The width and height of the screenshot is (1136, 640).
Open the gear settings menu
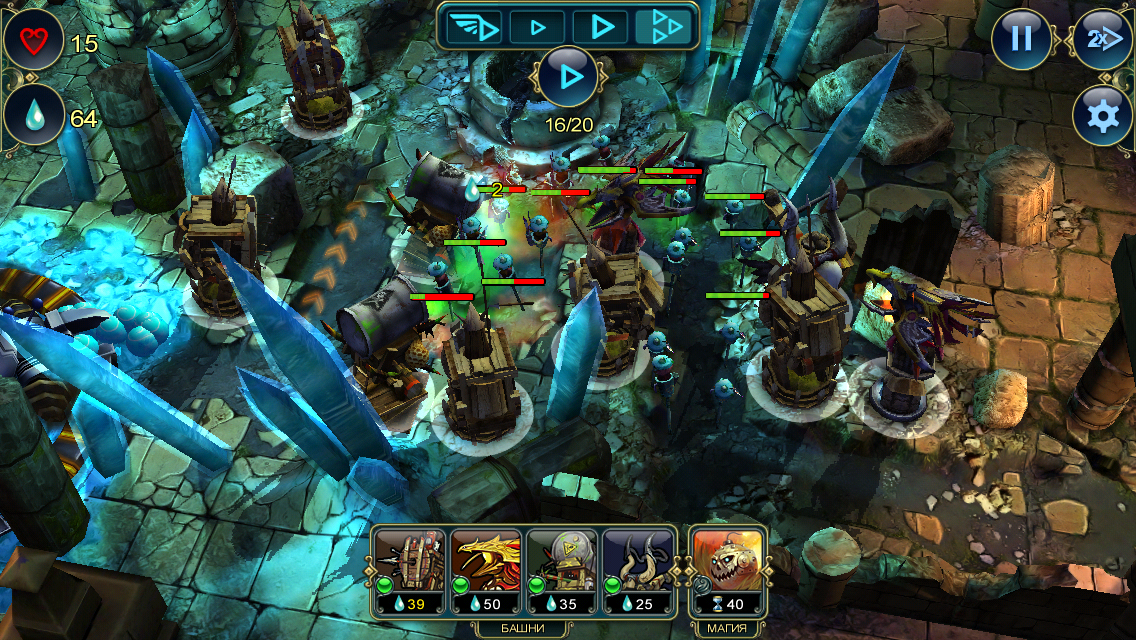tap(1103, 116)
